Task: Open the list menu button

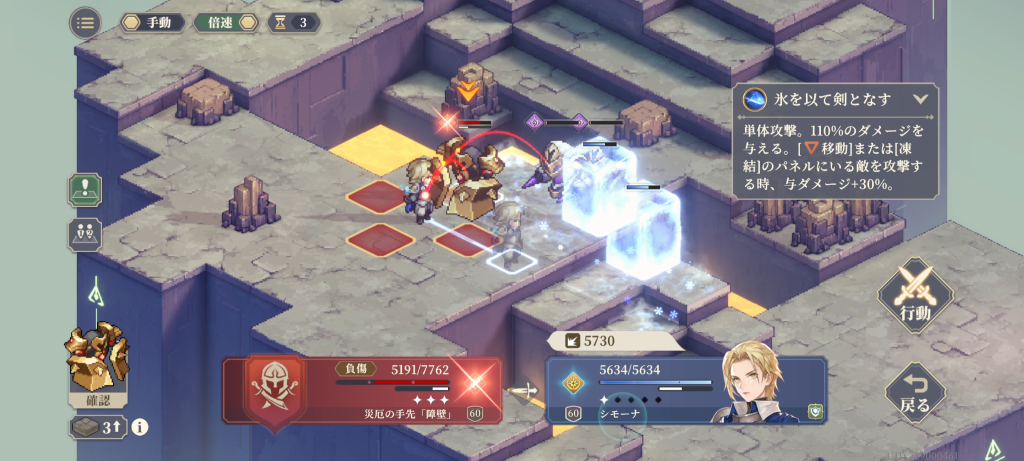Action: (85, 22)
